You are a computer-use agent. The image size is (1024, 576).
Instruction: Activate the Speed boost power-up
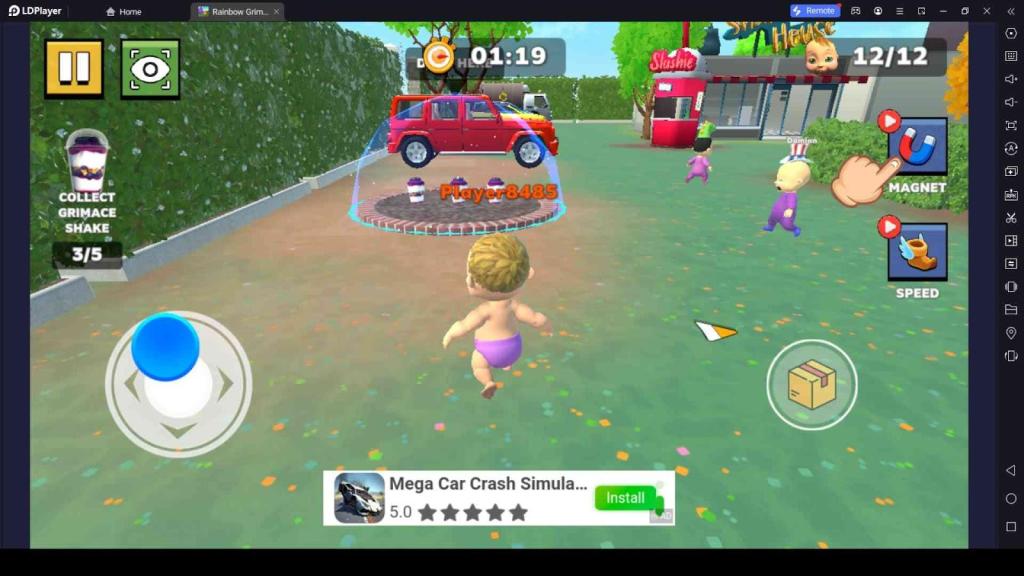[x=917, y=251]
